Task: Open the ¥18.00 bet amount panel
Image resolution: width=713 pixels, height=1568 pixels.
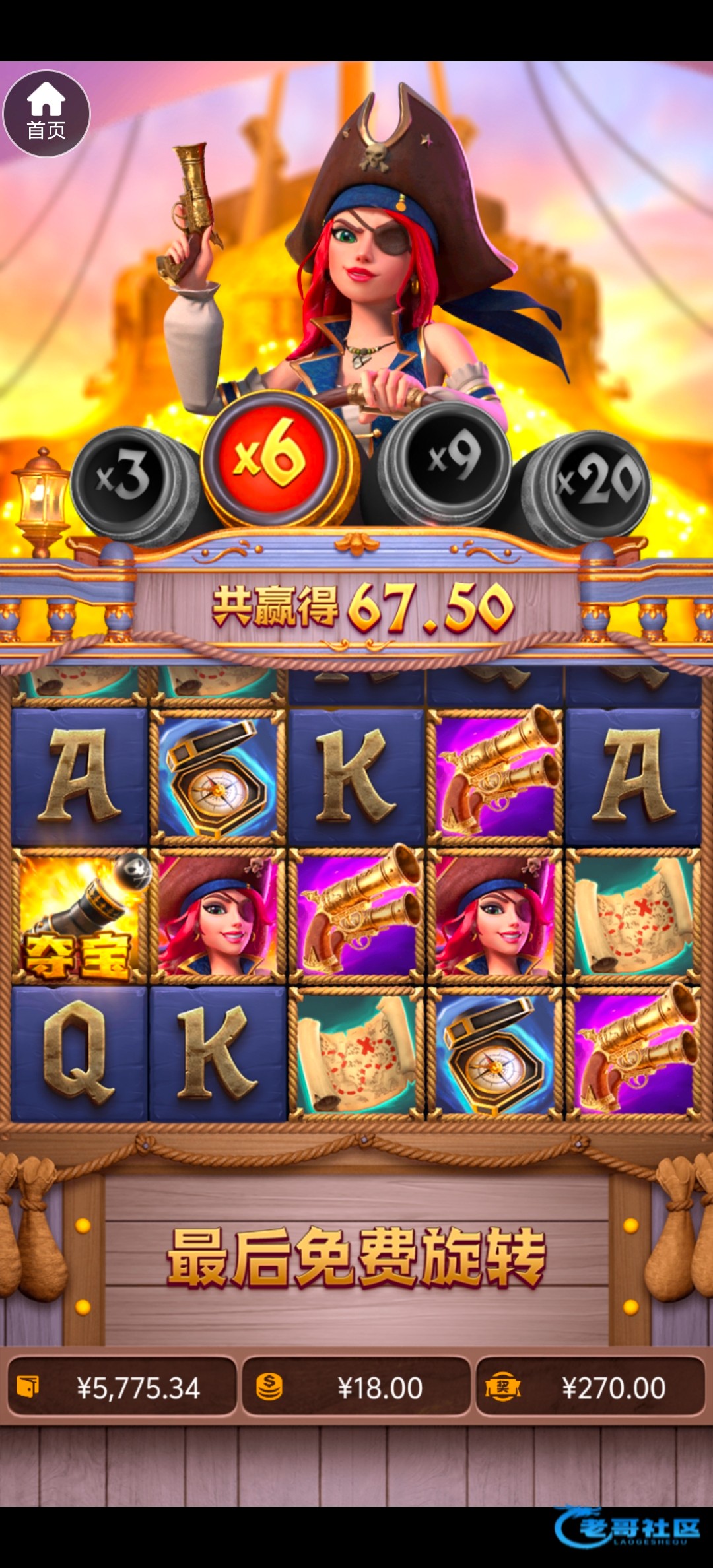Action: [x=356, y=1388]
